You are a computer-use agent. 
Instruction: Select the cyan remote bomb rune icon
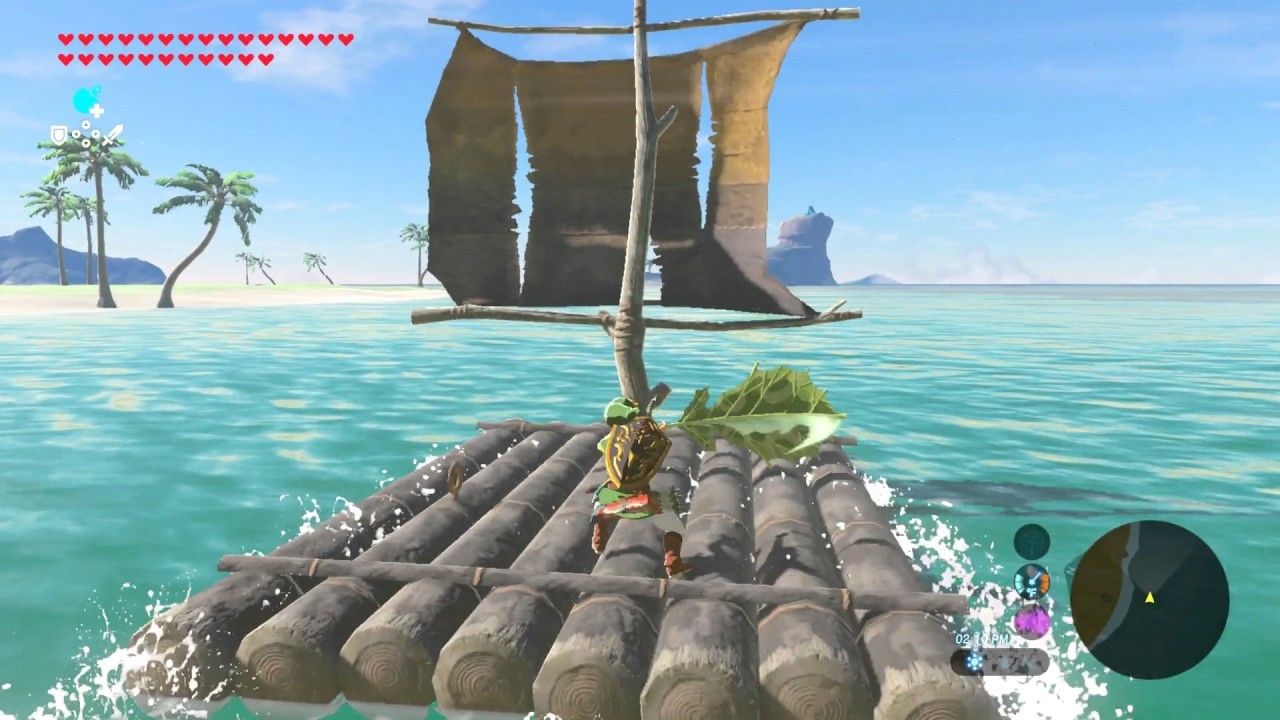point(86,101)
